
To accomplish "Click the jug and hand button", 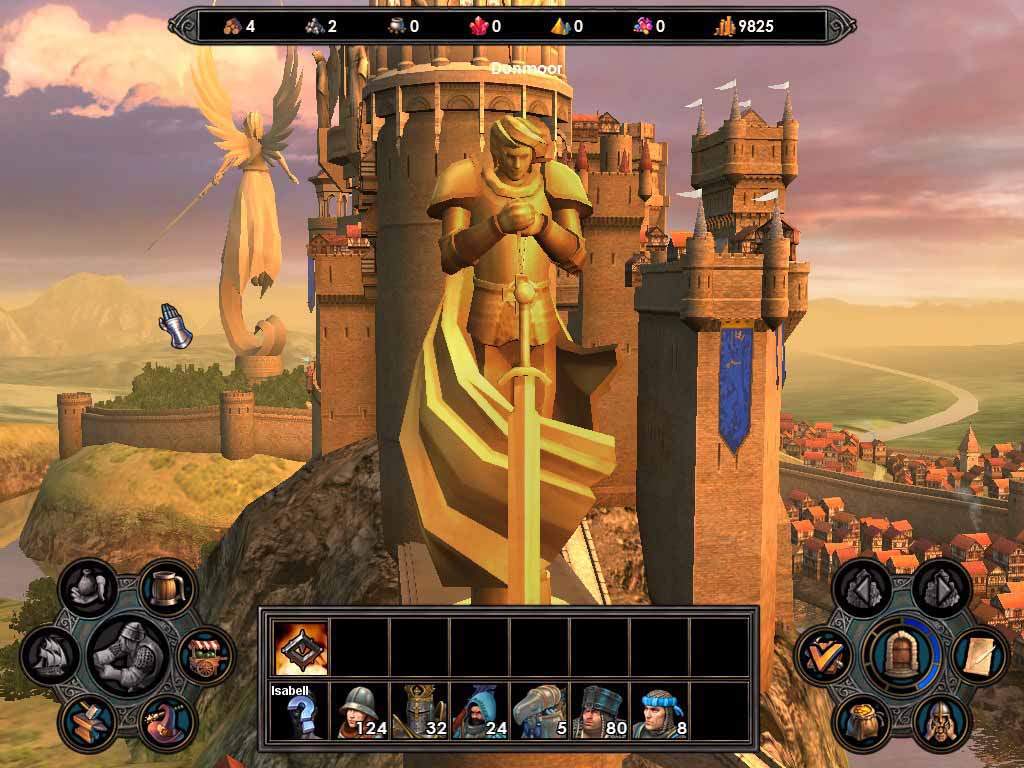I will tap(88, 589).
